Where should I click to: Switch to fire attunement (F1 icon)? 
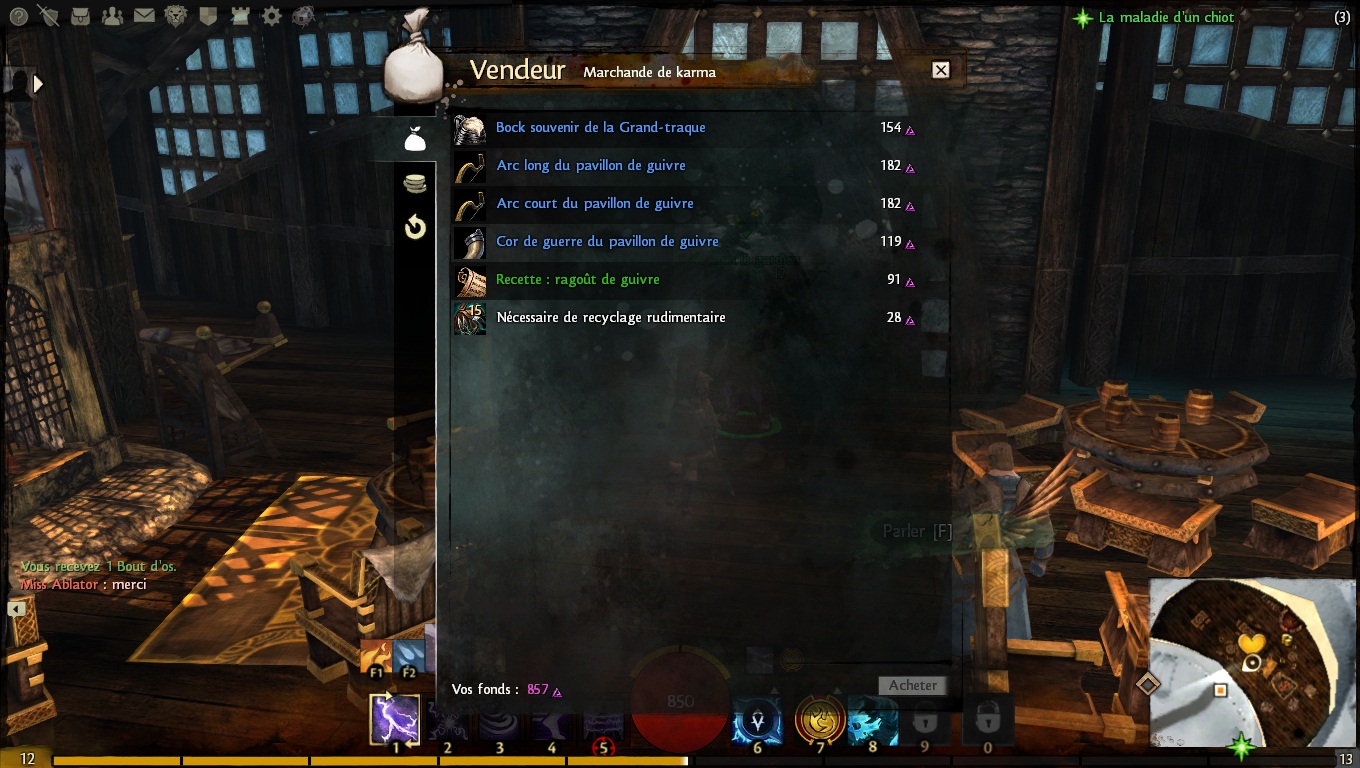[x=376, y=657]
